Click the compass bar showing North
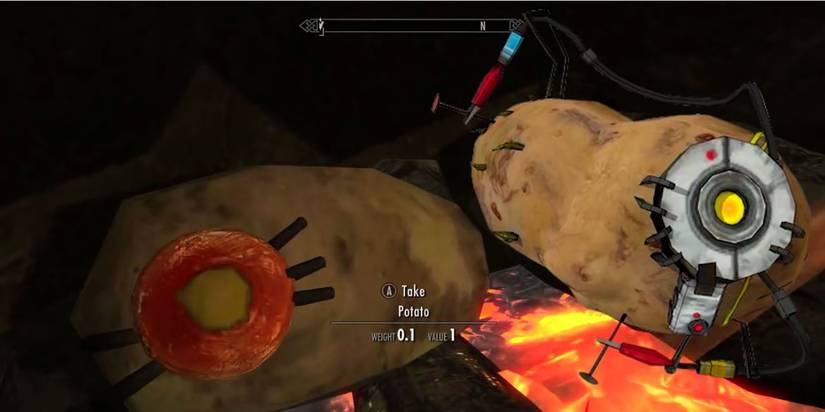Image resolution: width=825 pixels, height=412 pixels. [x=412, y=25]
